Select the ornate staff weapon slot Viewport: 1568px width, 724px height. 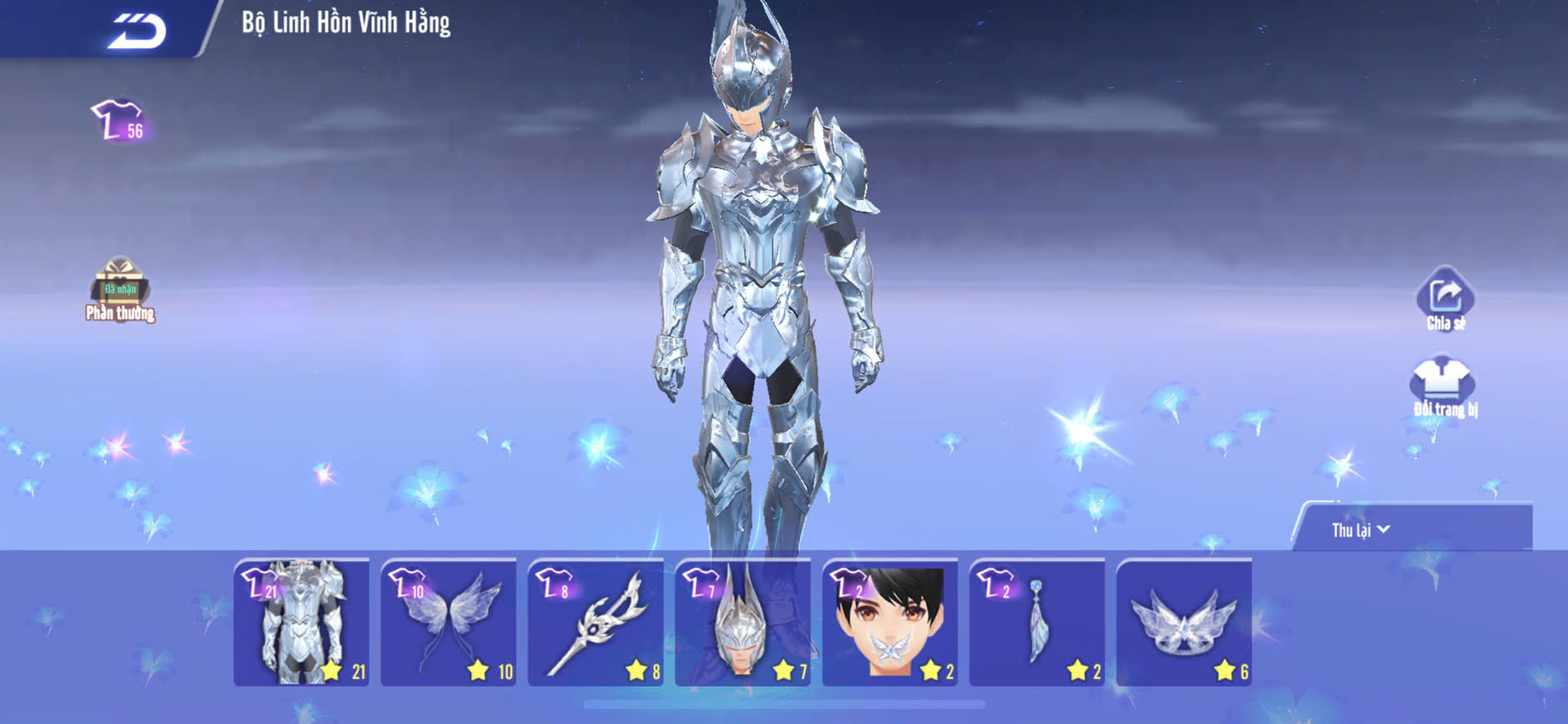(x=596, y=622)
